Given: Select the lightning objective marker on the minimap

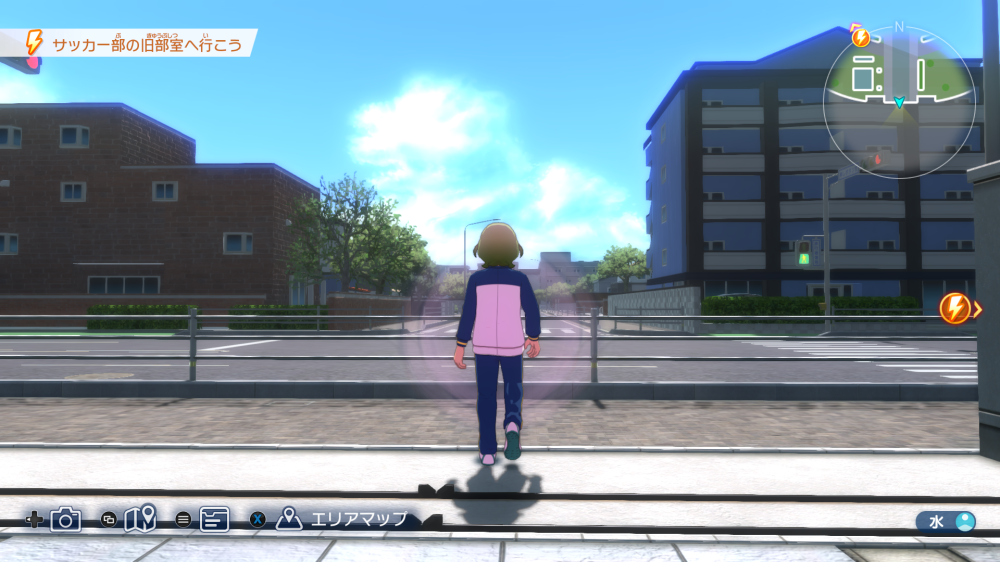Looking at the screenshot, I should click(860, 38).
